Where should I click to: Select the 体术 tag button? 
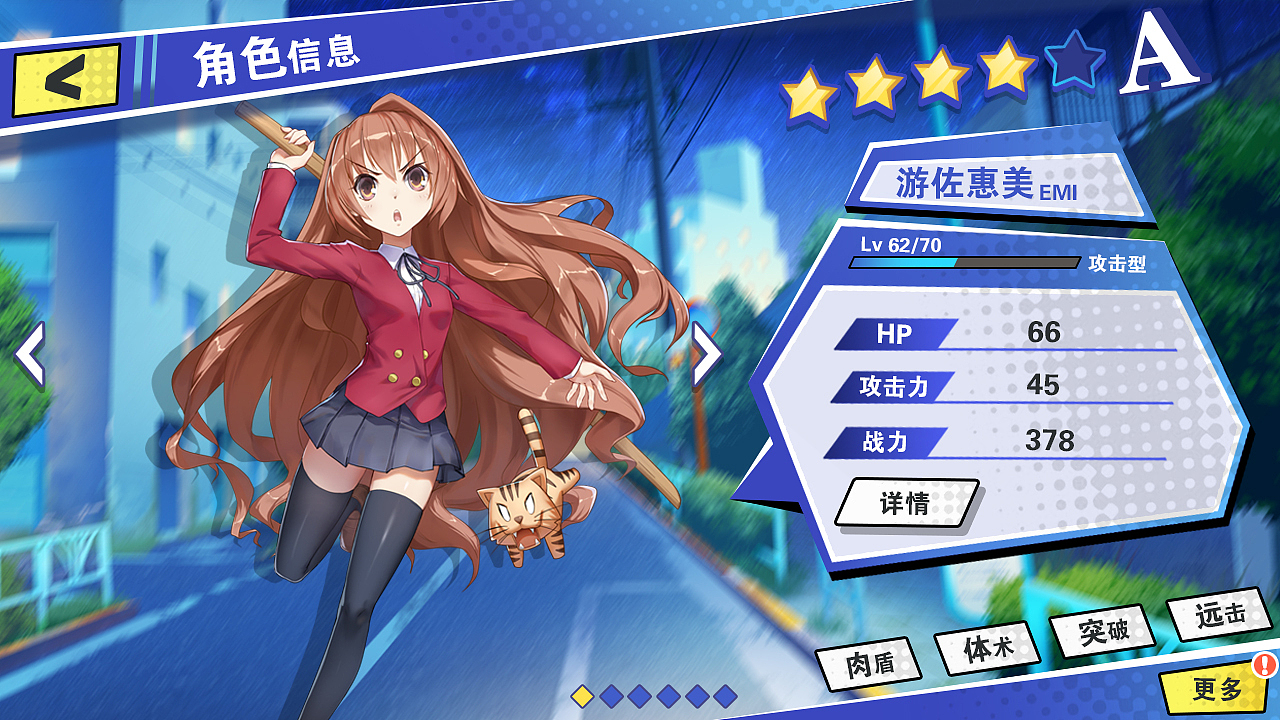coord(987,648)
